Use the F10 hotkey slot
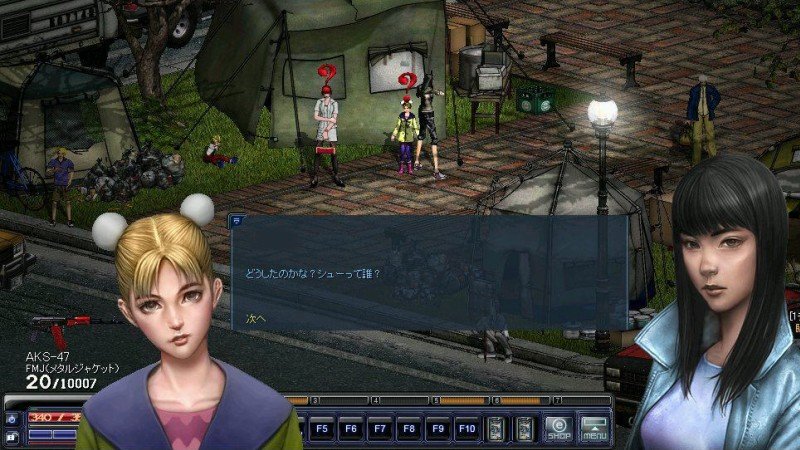The width and height of the screenshot is (800, 450). (x=466, y=429)
